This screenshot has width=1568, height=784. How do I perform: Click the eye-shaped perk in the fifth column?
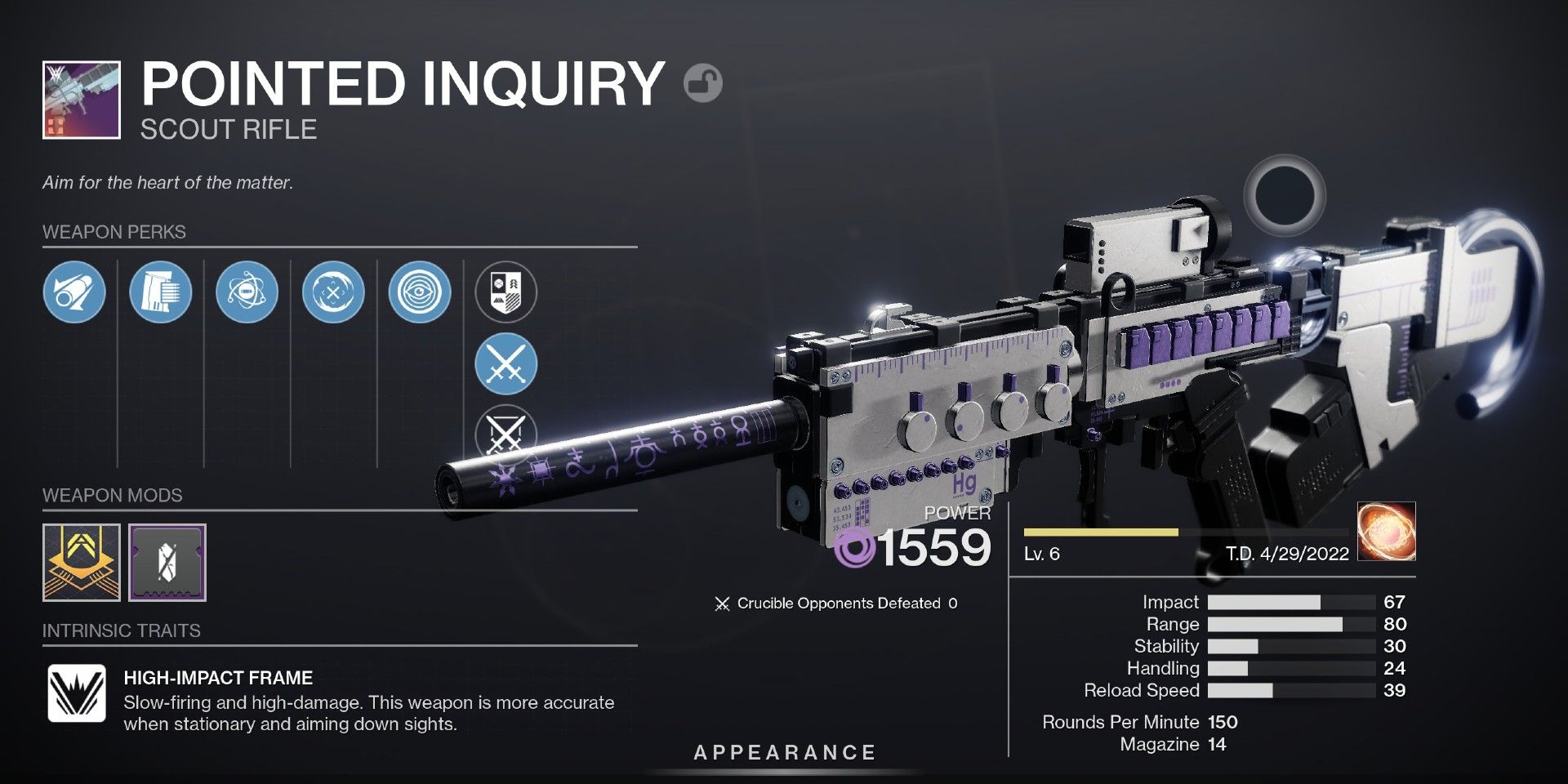tap(418, 292)
